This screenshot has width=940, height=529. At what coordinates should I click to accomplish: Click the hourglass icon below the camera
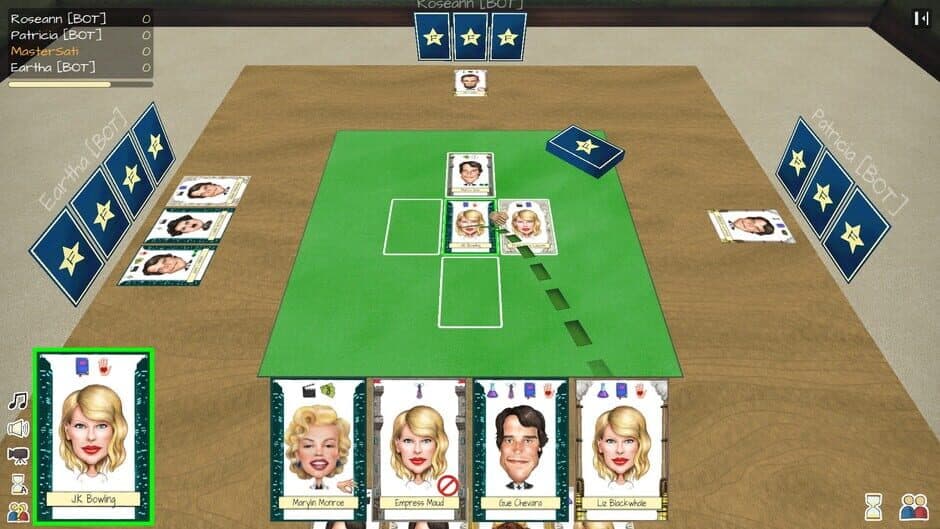pos(18,484)
